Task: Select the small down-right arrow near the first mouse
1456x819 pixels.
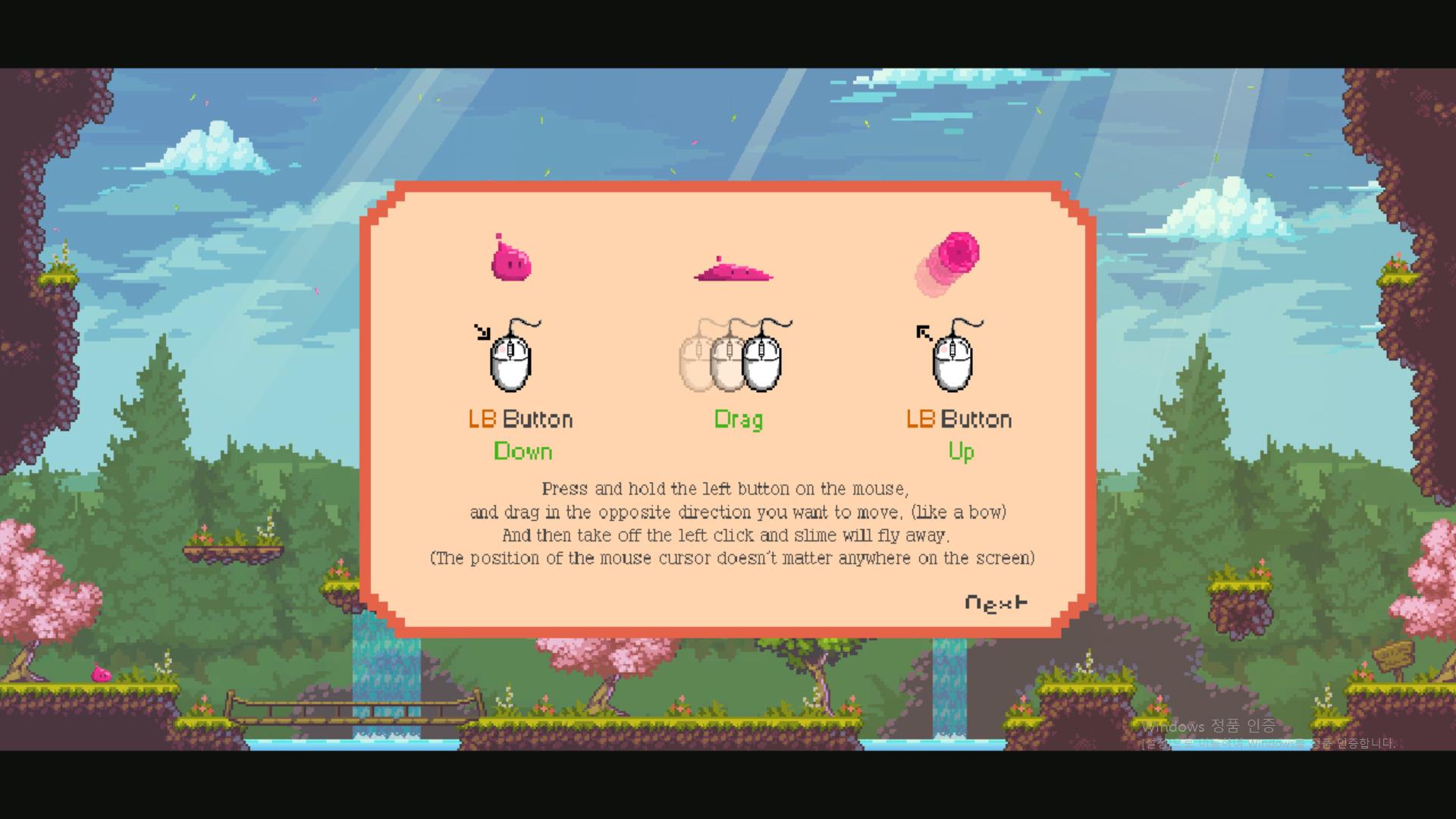Action: [483, 331]
